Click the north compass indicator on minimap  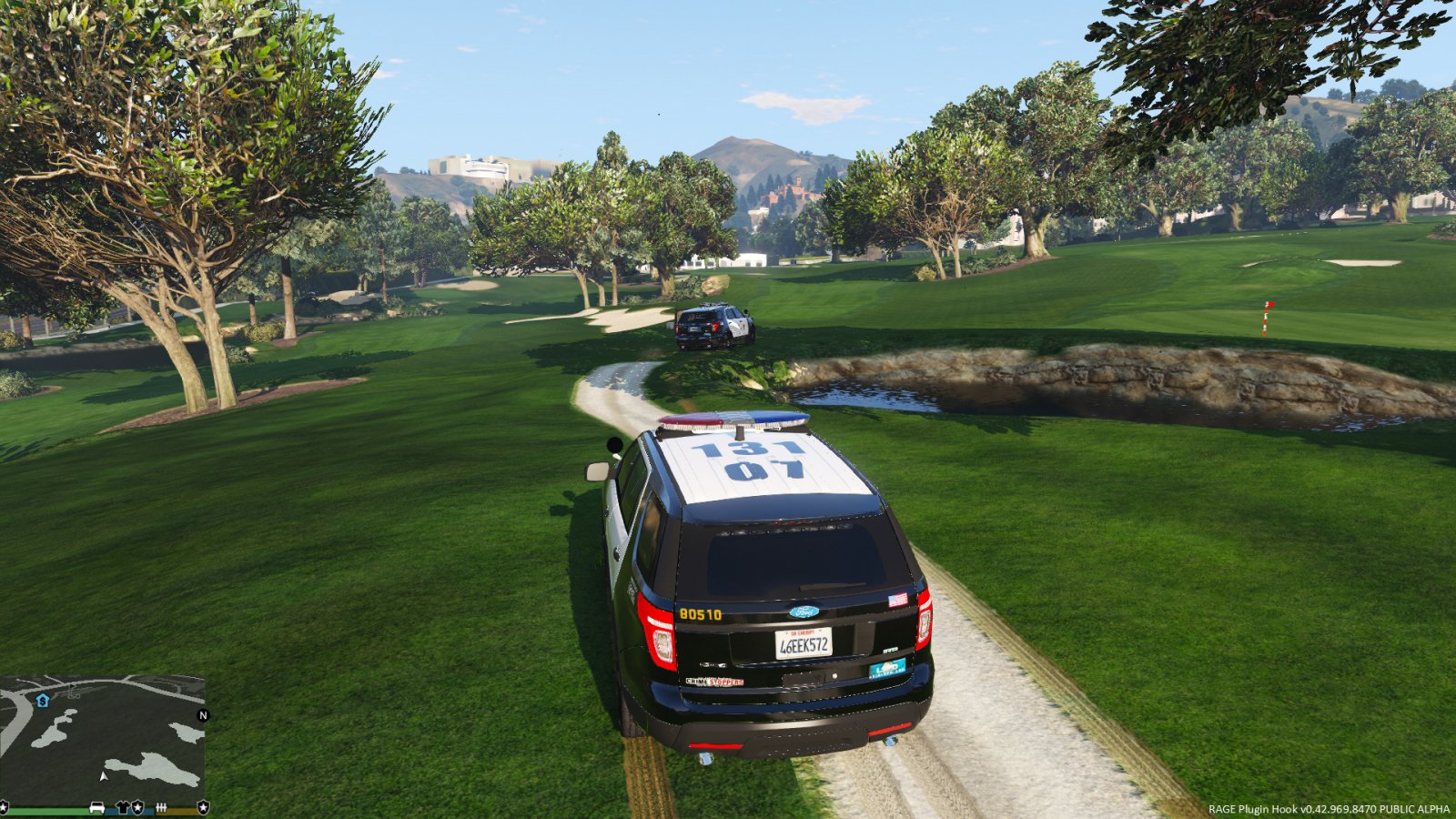[x=203, y=715]
